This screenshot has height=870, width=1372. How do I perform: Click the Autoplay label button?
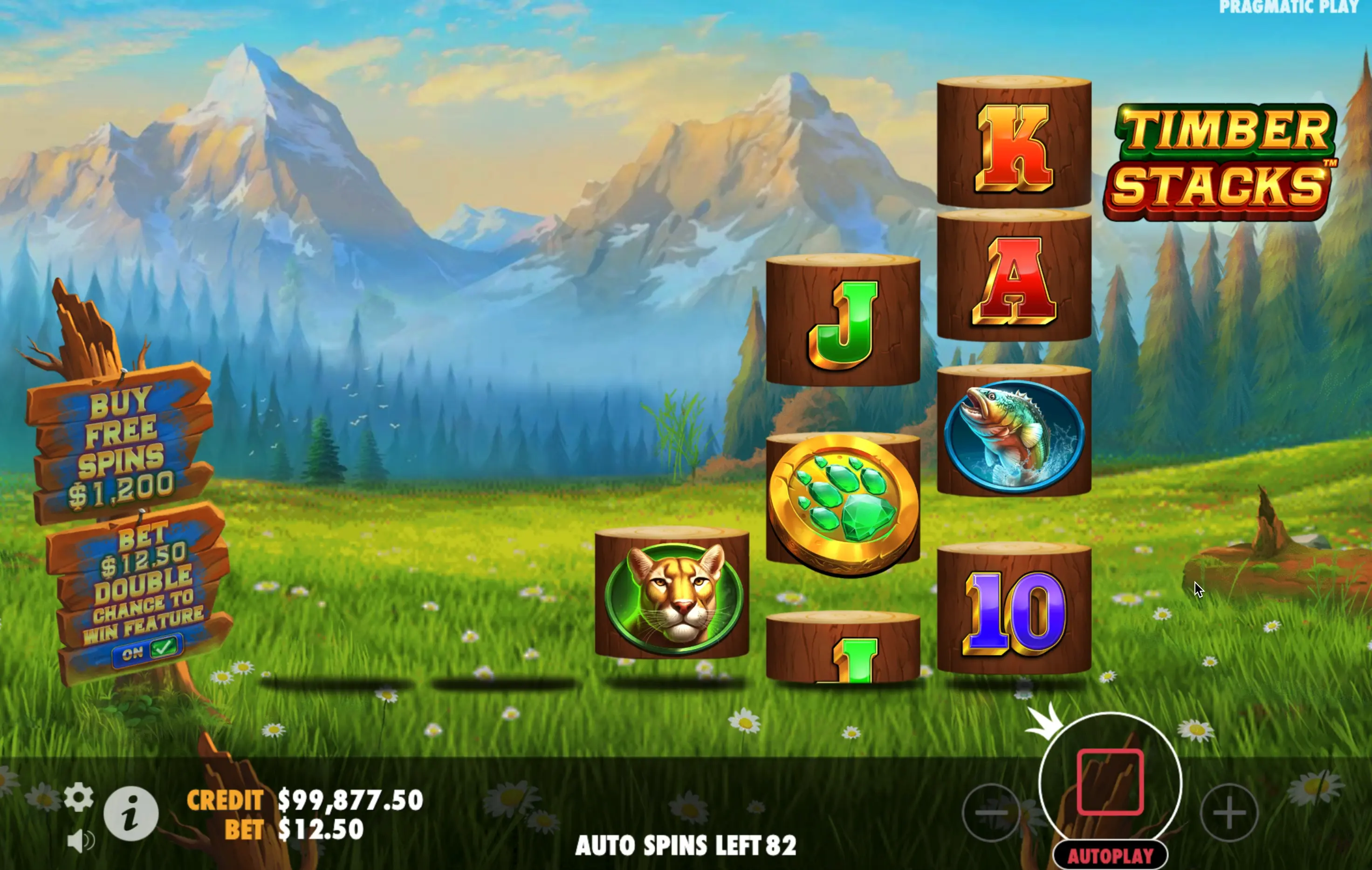pos(1110,855)
